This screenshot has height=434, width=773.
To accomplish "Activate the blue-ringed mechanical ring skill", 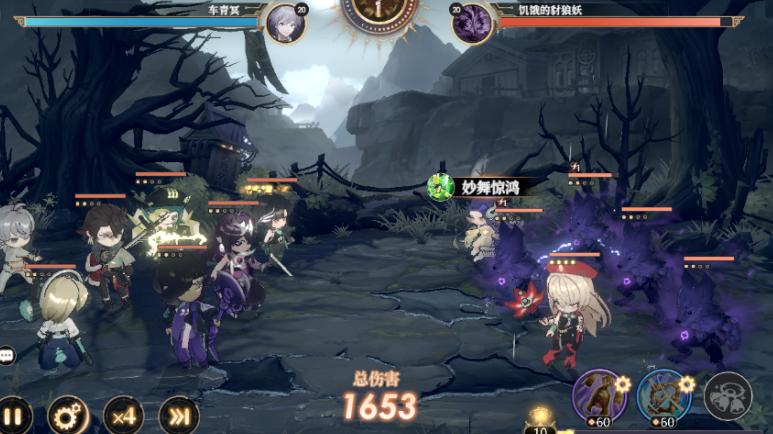I will [x=663, y=395].
